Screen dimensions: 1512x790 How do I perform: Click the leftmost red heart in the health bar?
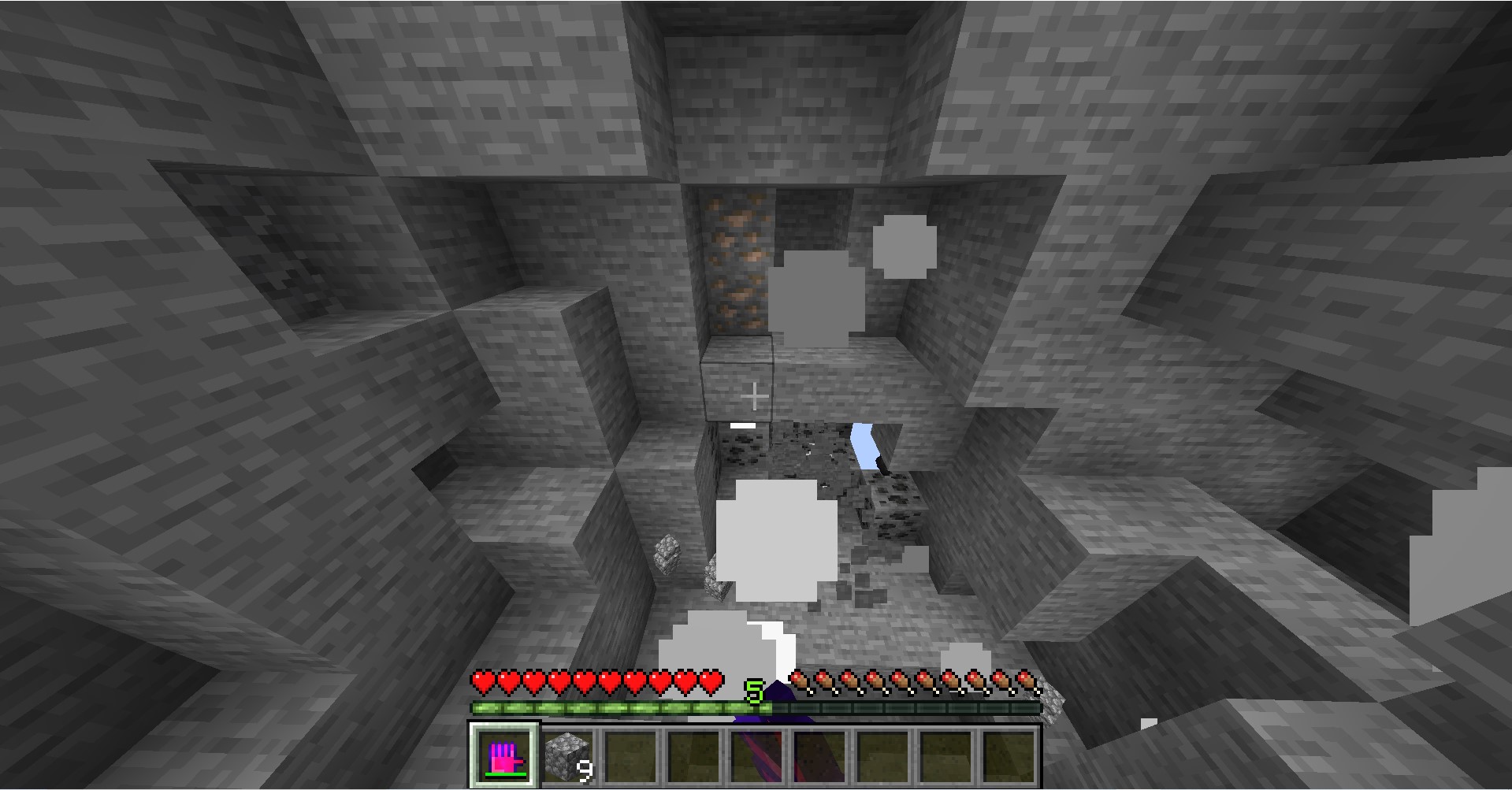(481, 681)
